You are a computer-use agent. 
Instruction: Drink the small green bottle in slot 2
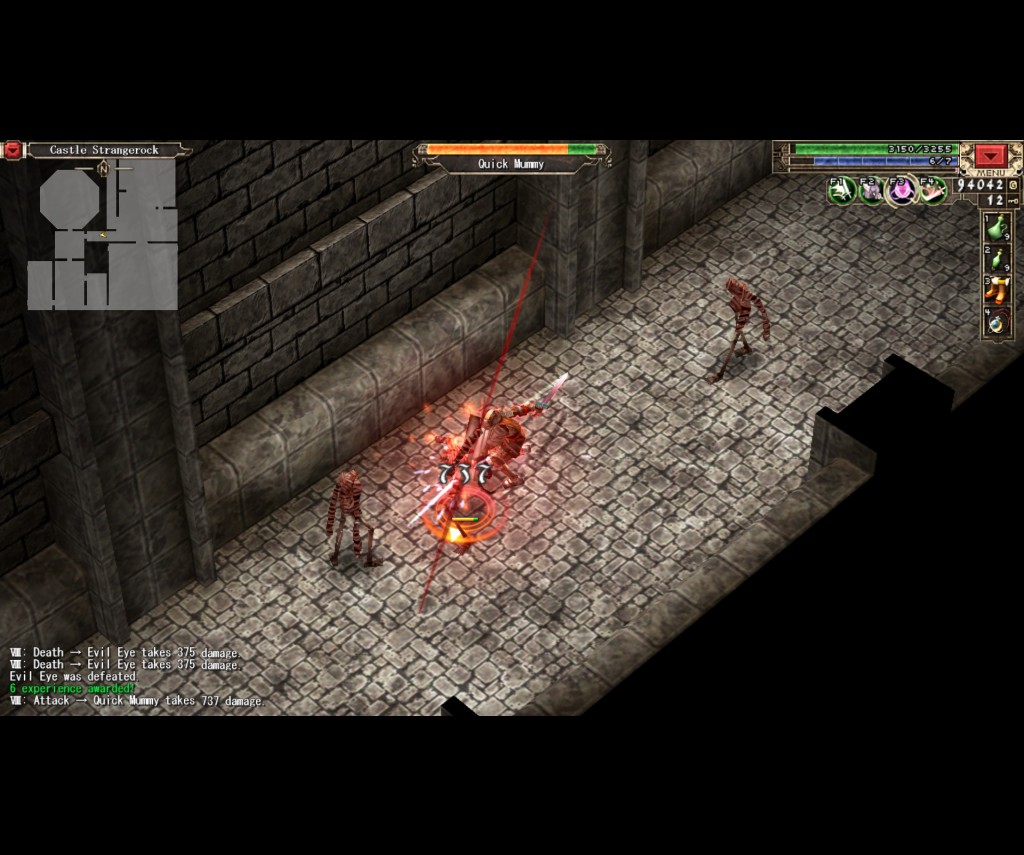click(x=997, y=259)
